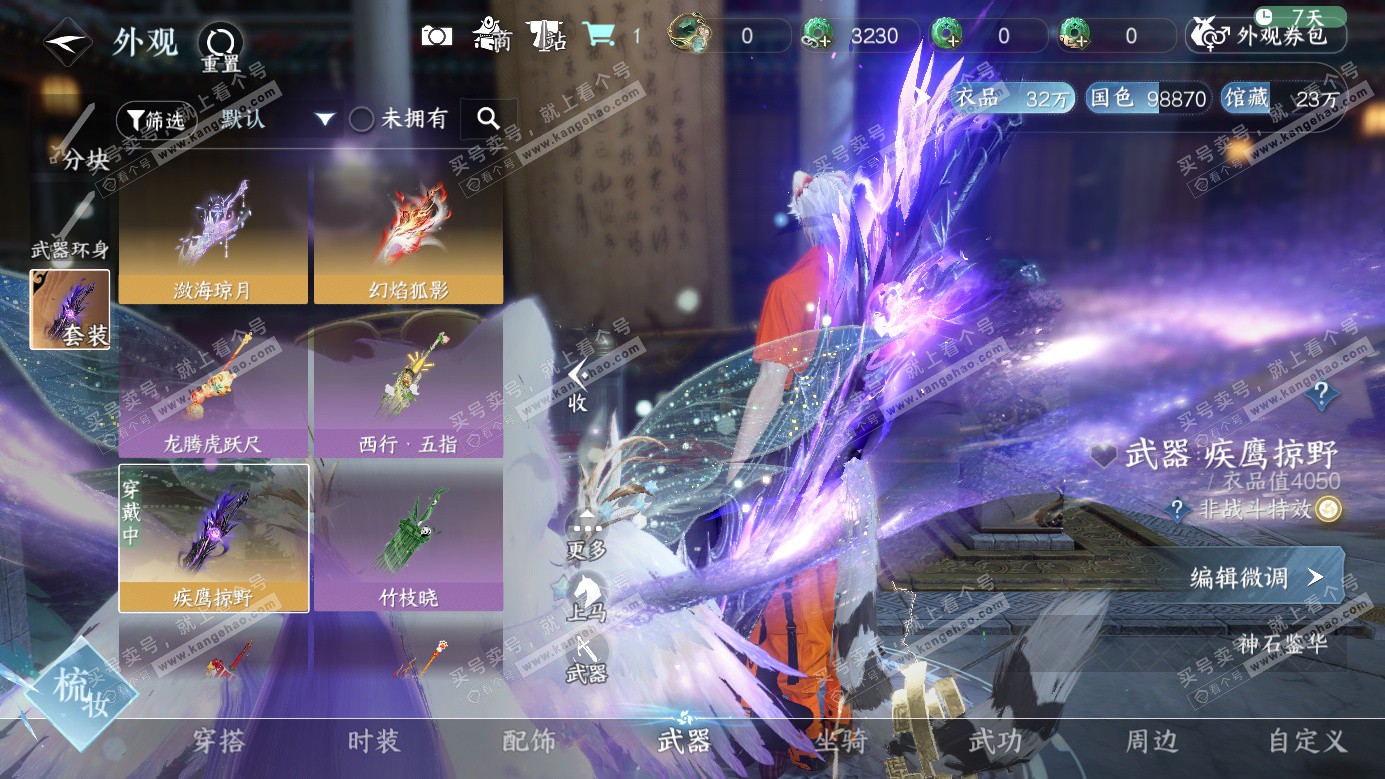This screenshot has height=779, width=1385.
Task: Open the camera photo mode
Action: [x=437, y=36]
